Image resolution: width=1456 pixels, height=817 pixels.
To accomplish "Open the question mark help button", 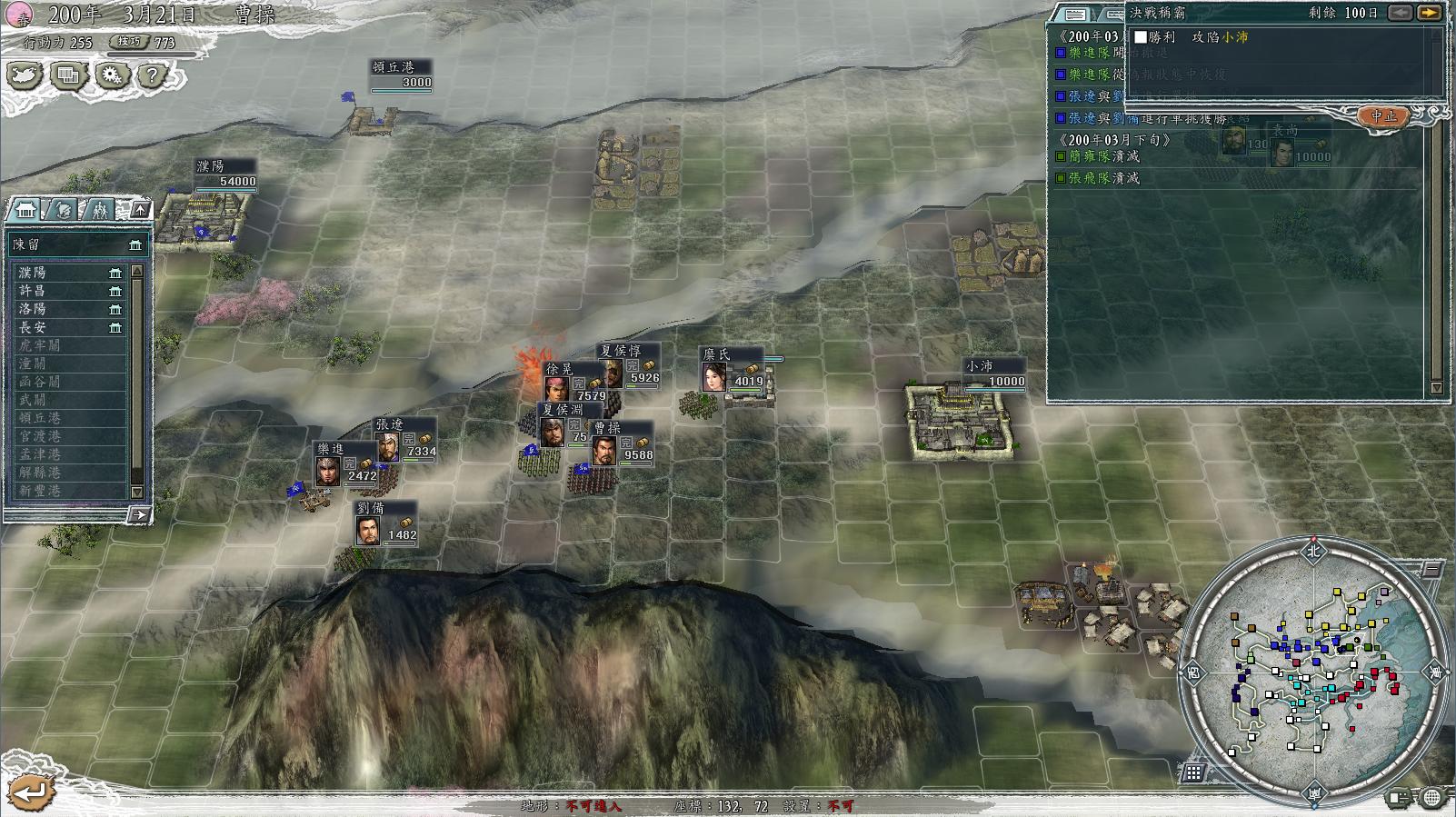I will (x=153, y=75).
